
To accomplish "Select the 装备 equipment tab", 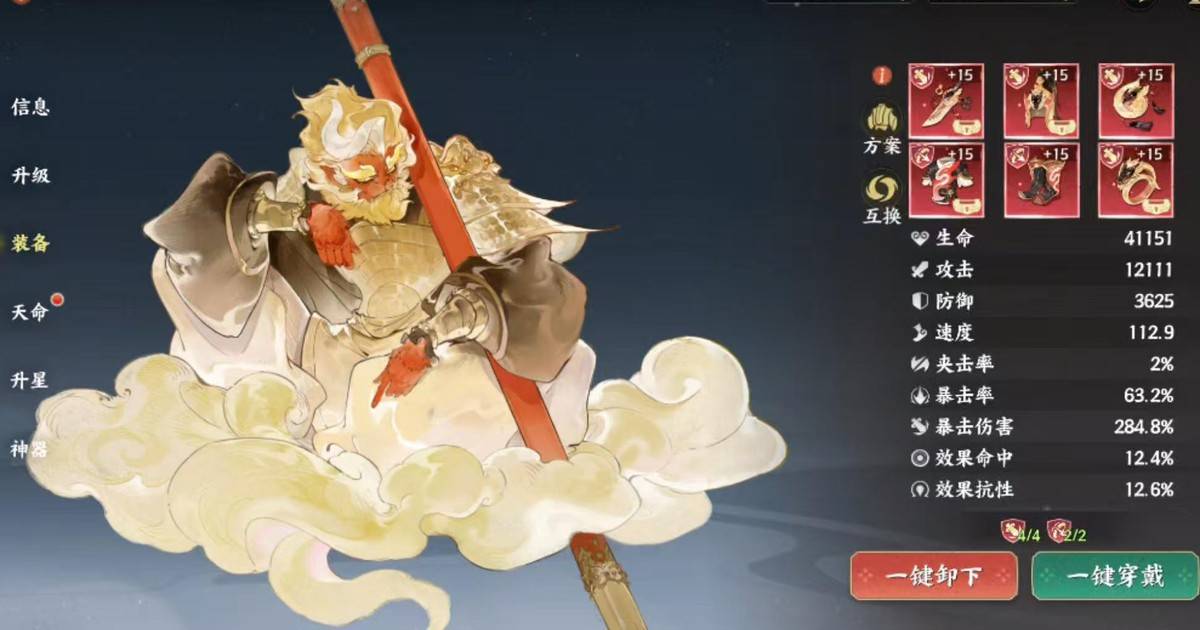I will (x=31, y=243).
